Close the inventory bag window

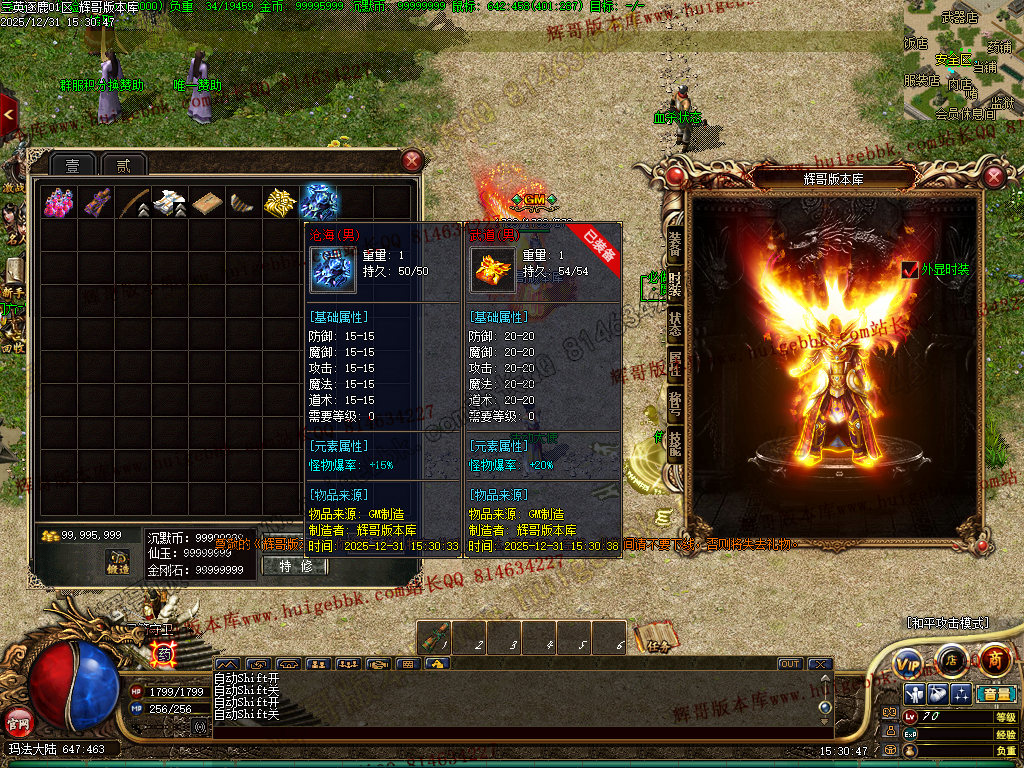tap(412, 161)
